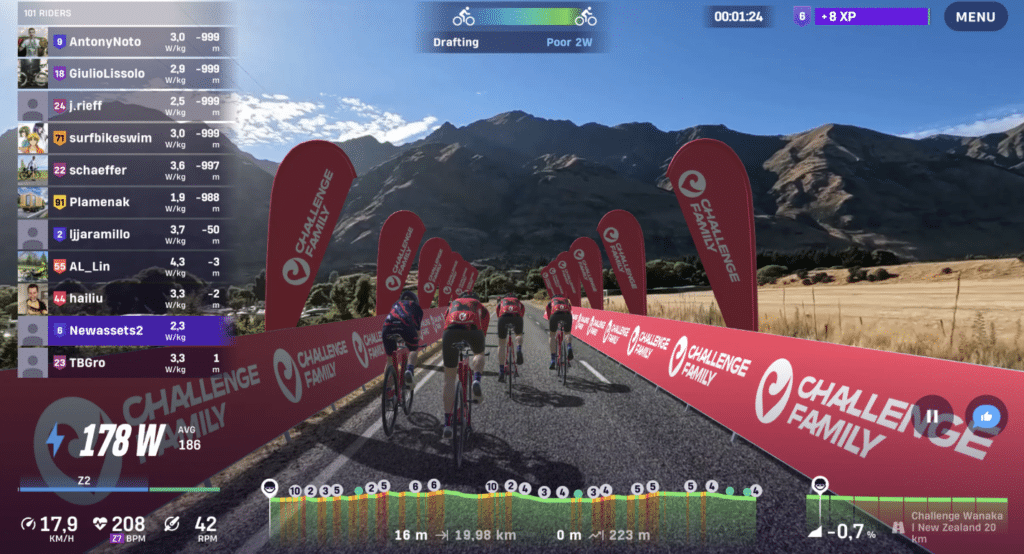This screenshot has height=554, width=1024.
Task: Select highlighted rider Newassets2
Action: tap(125, 330)
